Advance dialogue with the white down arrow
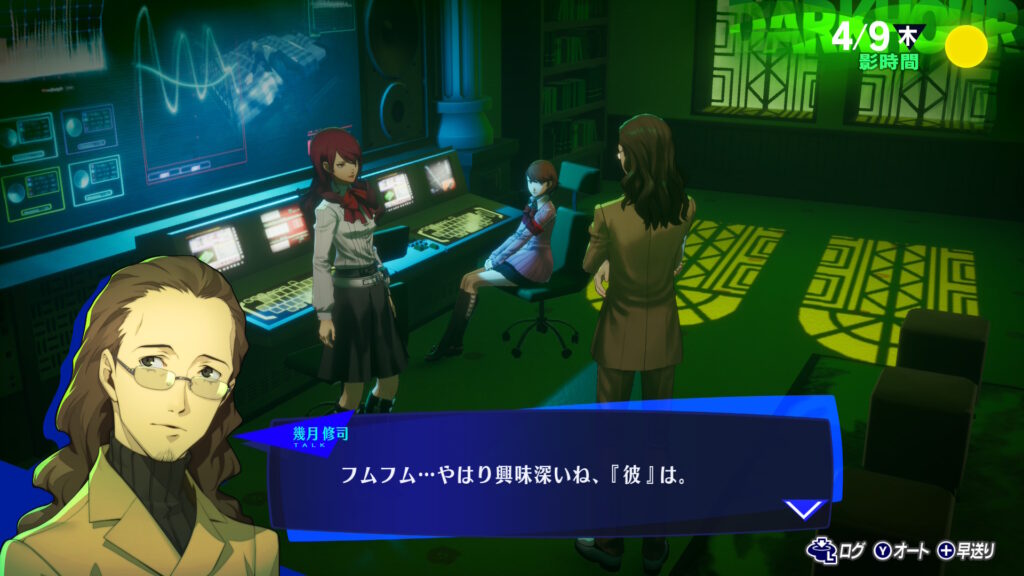This screenshot has height=576, width=1024. 804,509
